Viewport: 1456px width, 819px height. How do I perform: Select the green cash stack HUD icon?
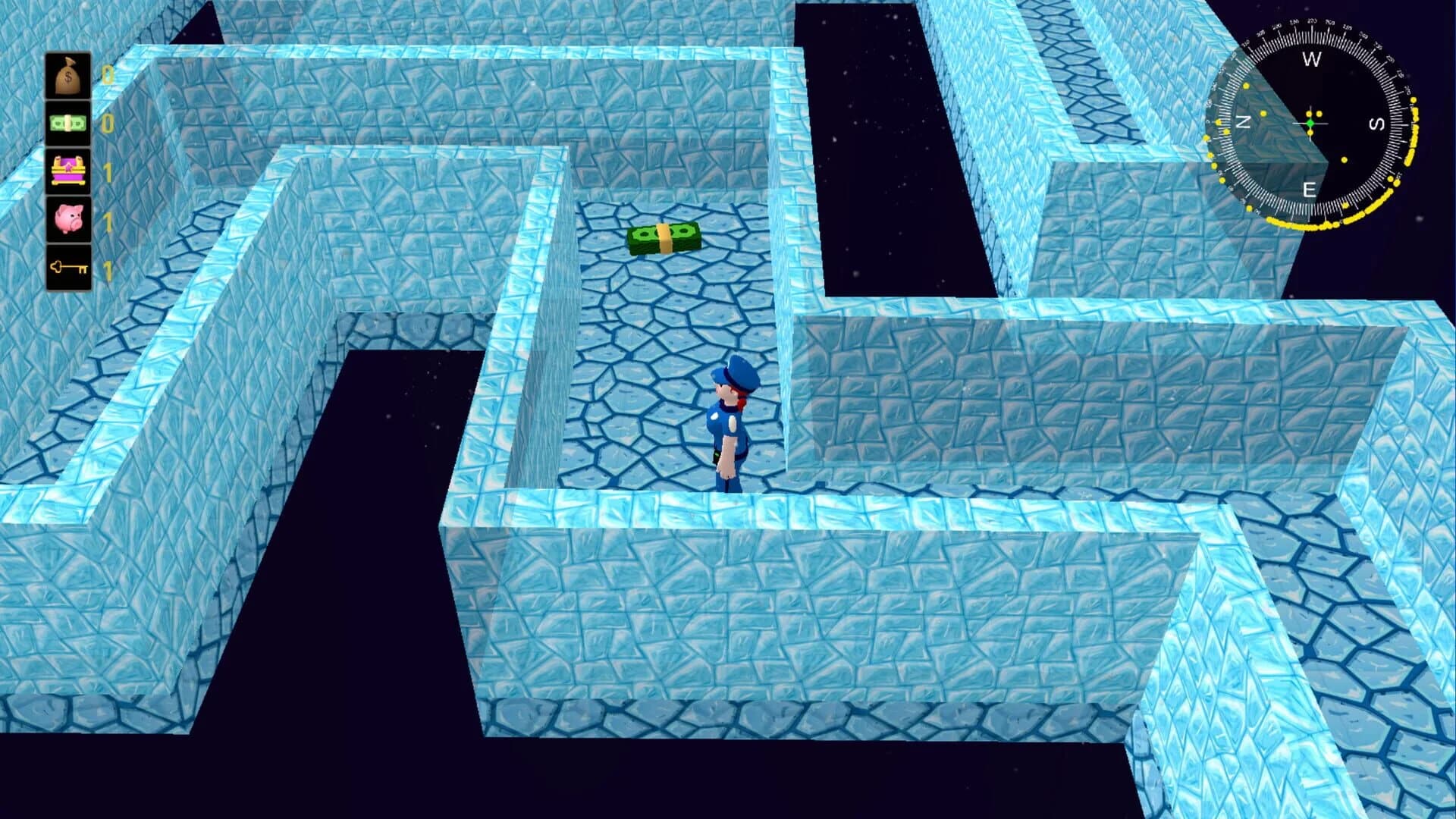(67, 123)
